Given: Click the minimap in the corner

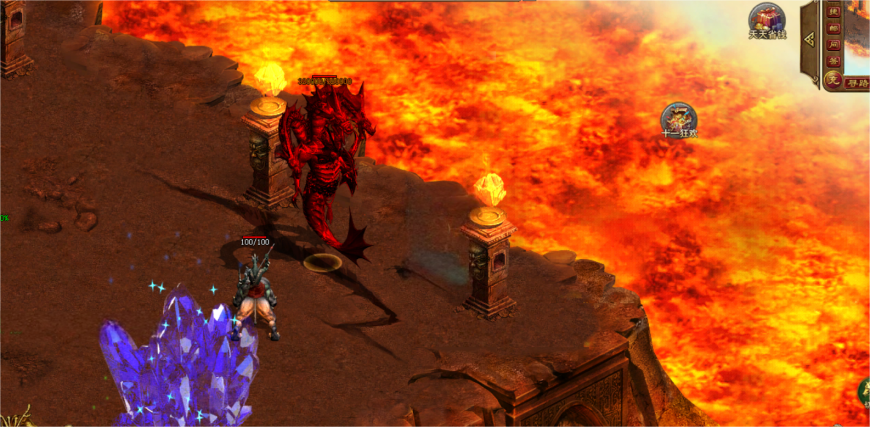Looking at the screenshot, I should (859, 35).
